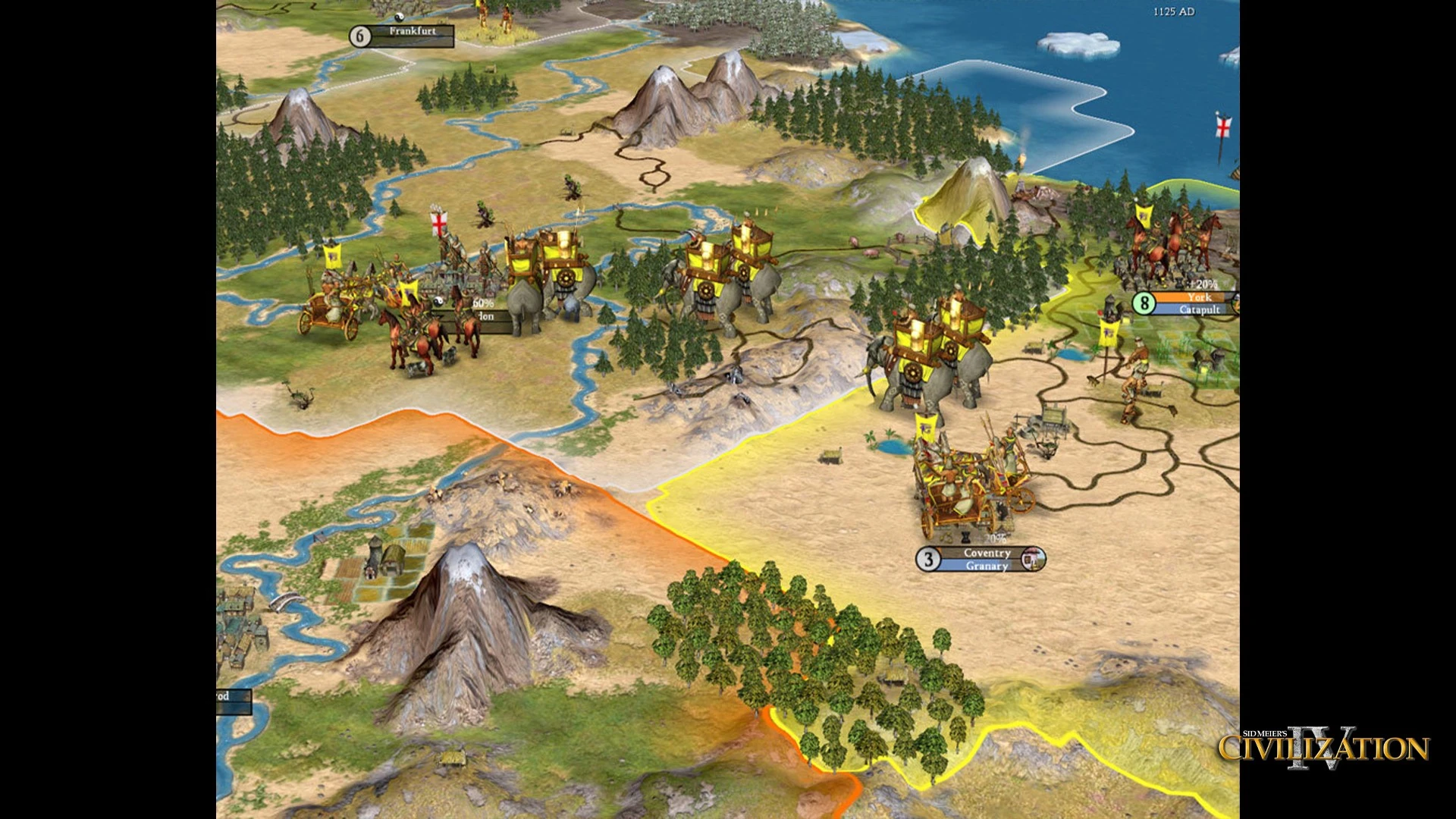
Task: Select the Frankfurt city banner
Action: 412,32
